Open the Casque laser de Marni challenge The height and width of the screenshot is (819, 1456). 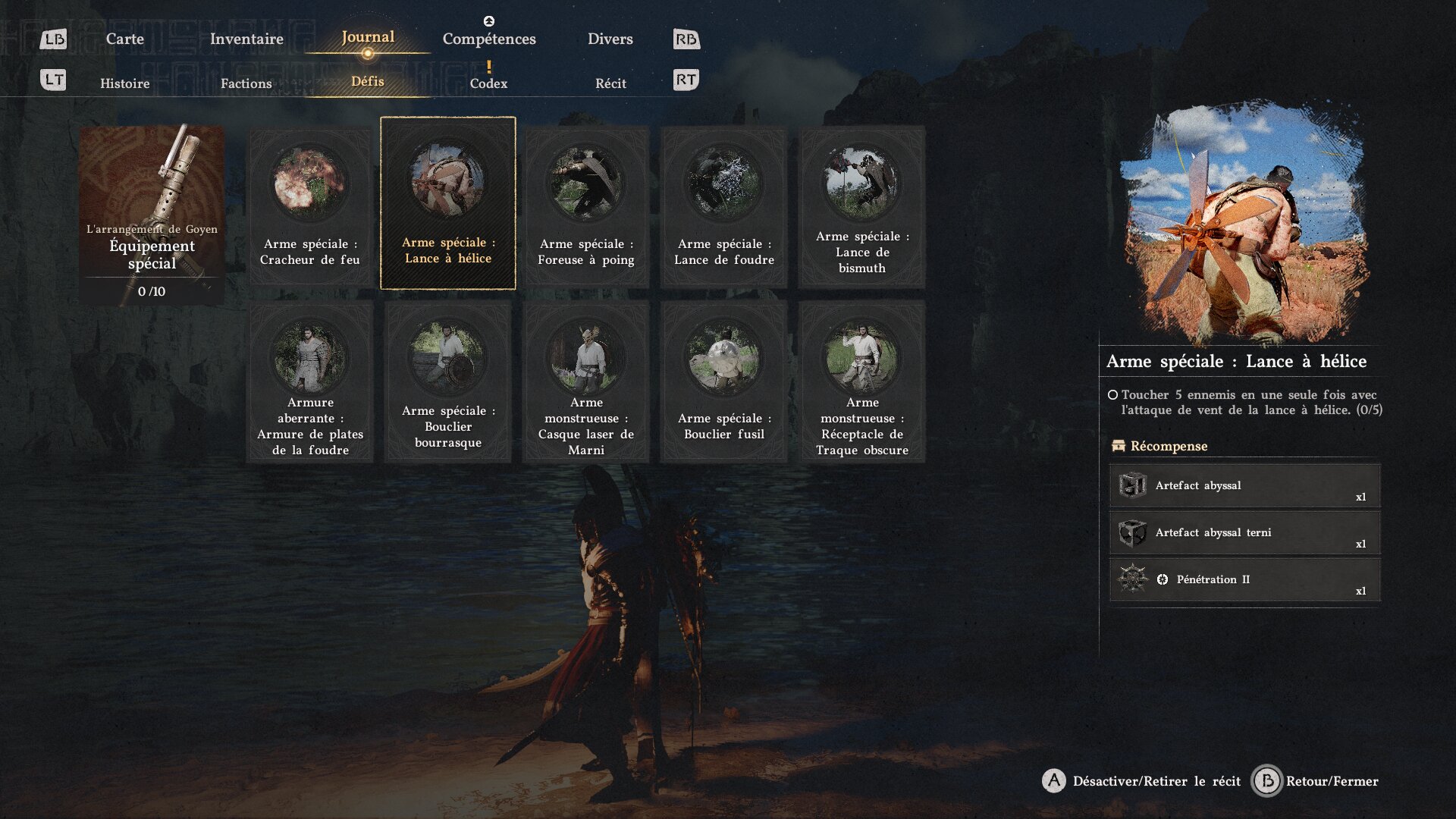pos(586,381)
